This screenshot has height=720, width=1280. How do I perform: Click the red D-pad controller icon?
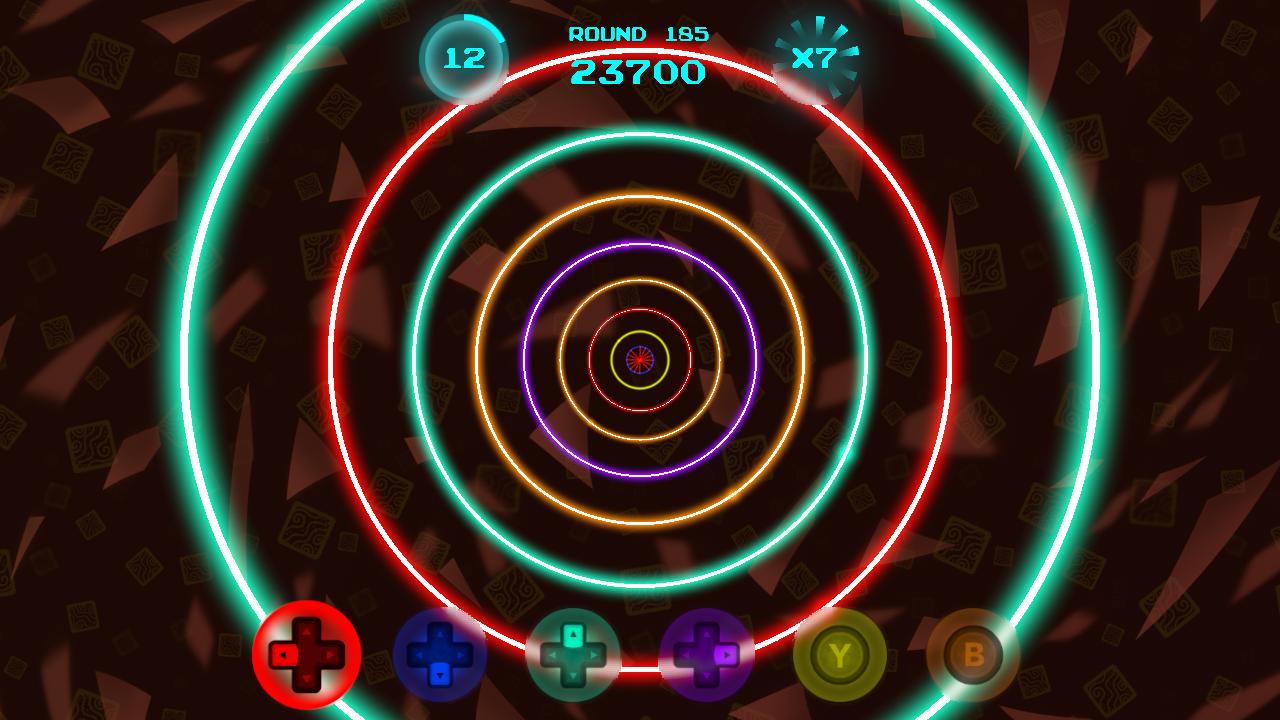click(x=305, y=655)
